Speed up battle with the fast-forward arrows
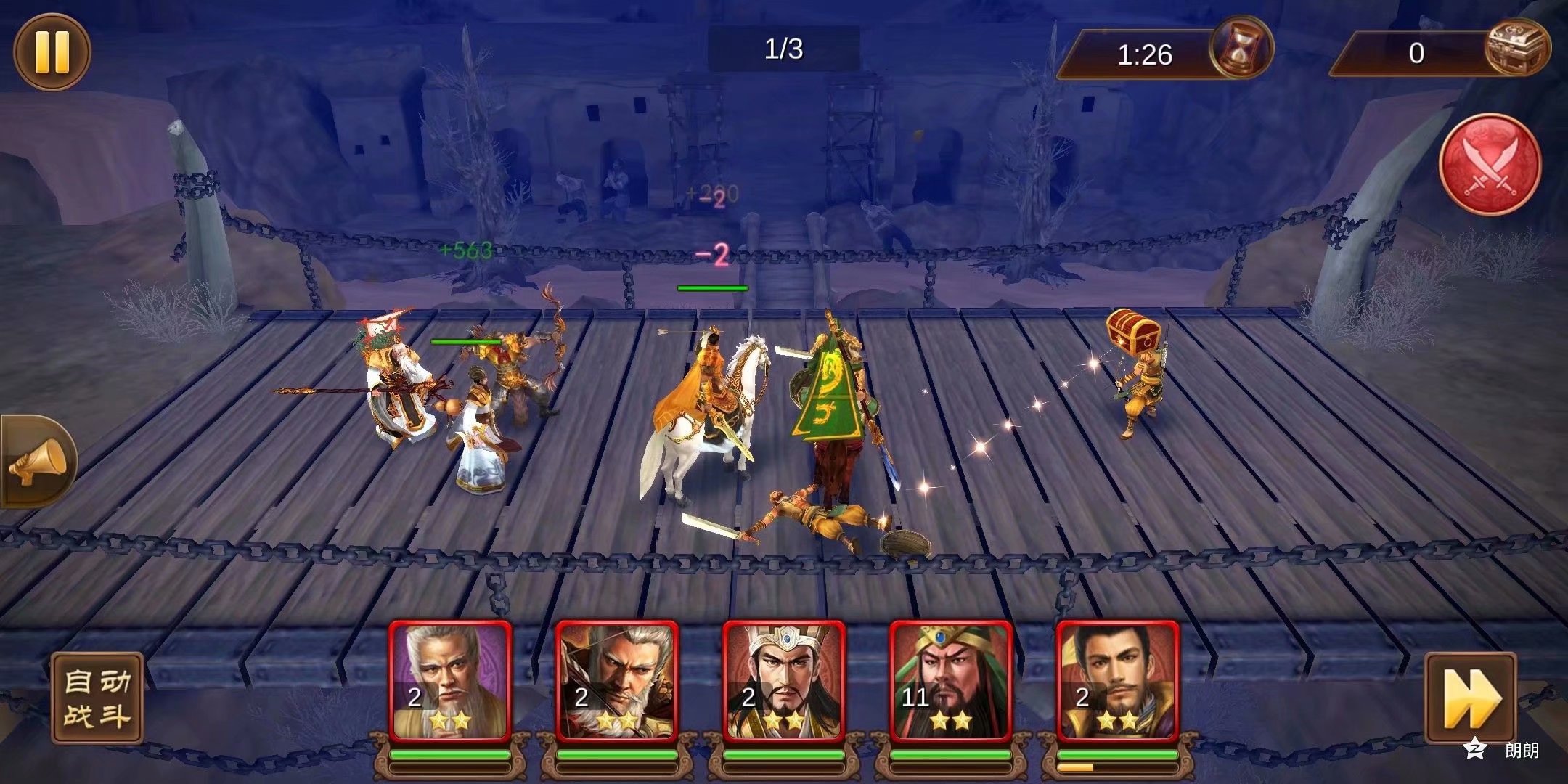Screen dimensions: 1568x784 [1470, 698]
